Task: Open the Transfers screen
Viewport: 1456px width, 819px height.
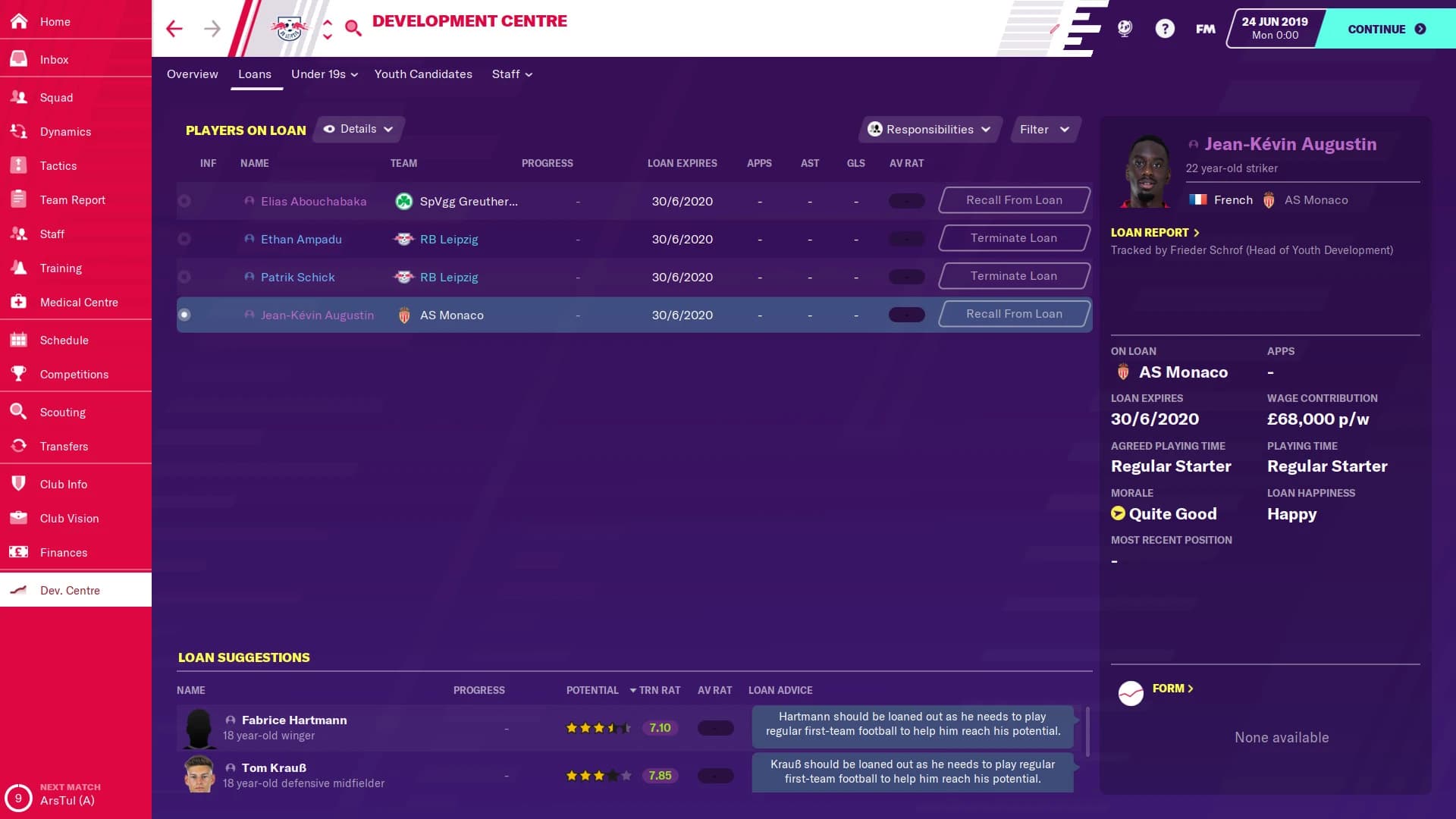Action: click(64, 446)
